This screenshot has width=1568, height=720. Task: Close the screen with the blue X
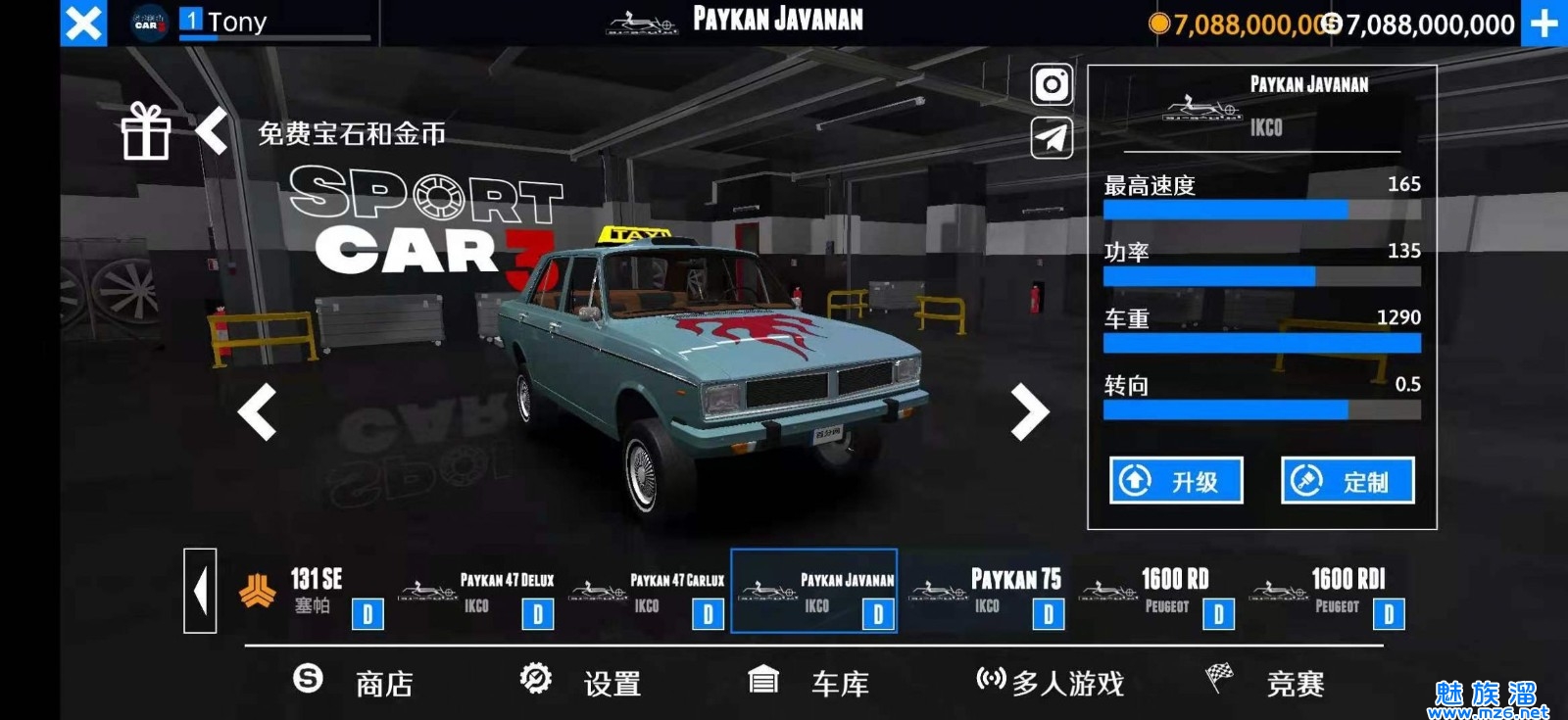[83, 23]
